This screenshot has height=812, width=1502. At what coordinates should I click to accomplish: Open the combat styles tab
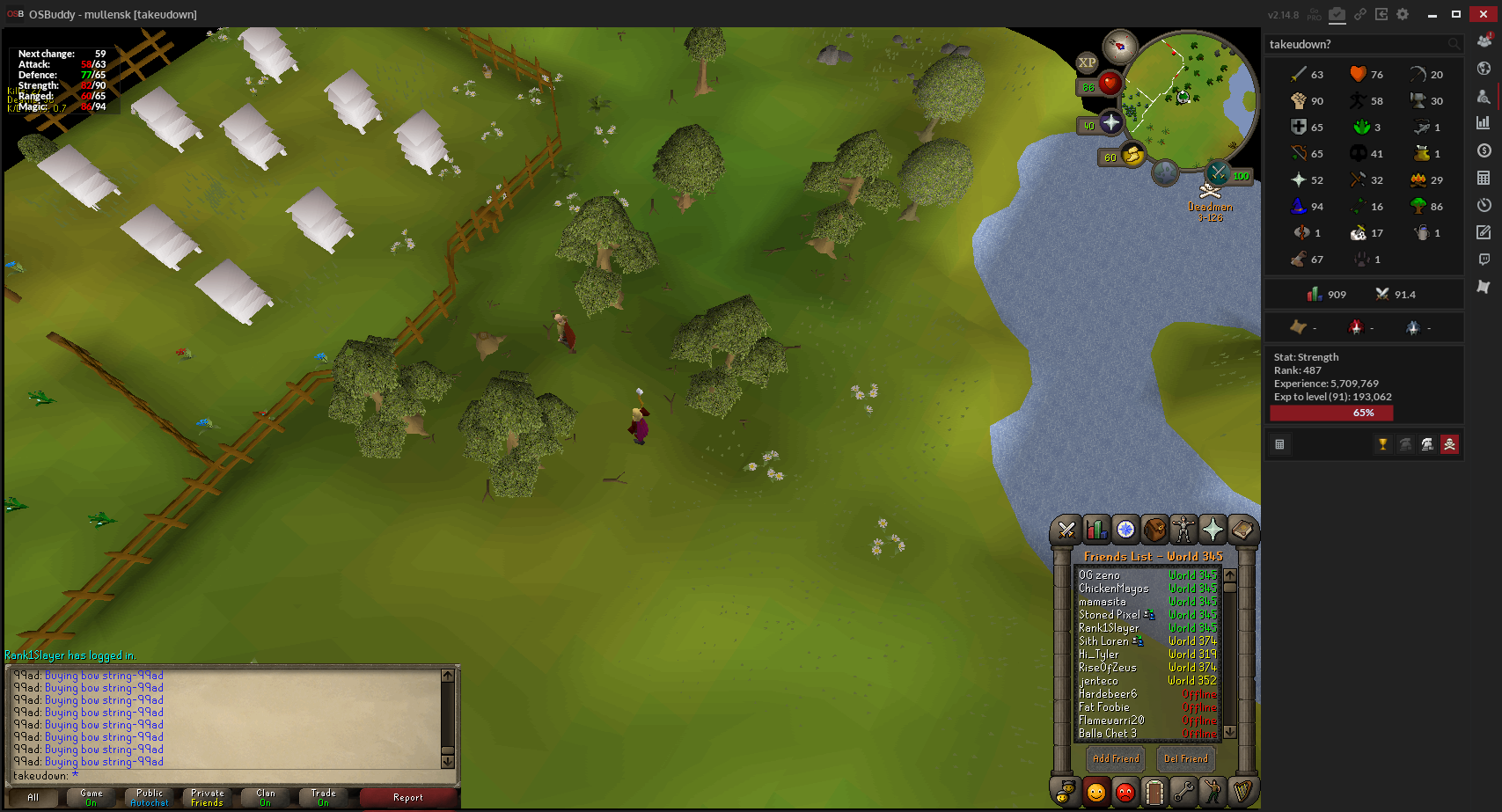pyautogui.click(x=1066, y=530)
